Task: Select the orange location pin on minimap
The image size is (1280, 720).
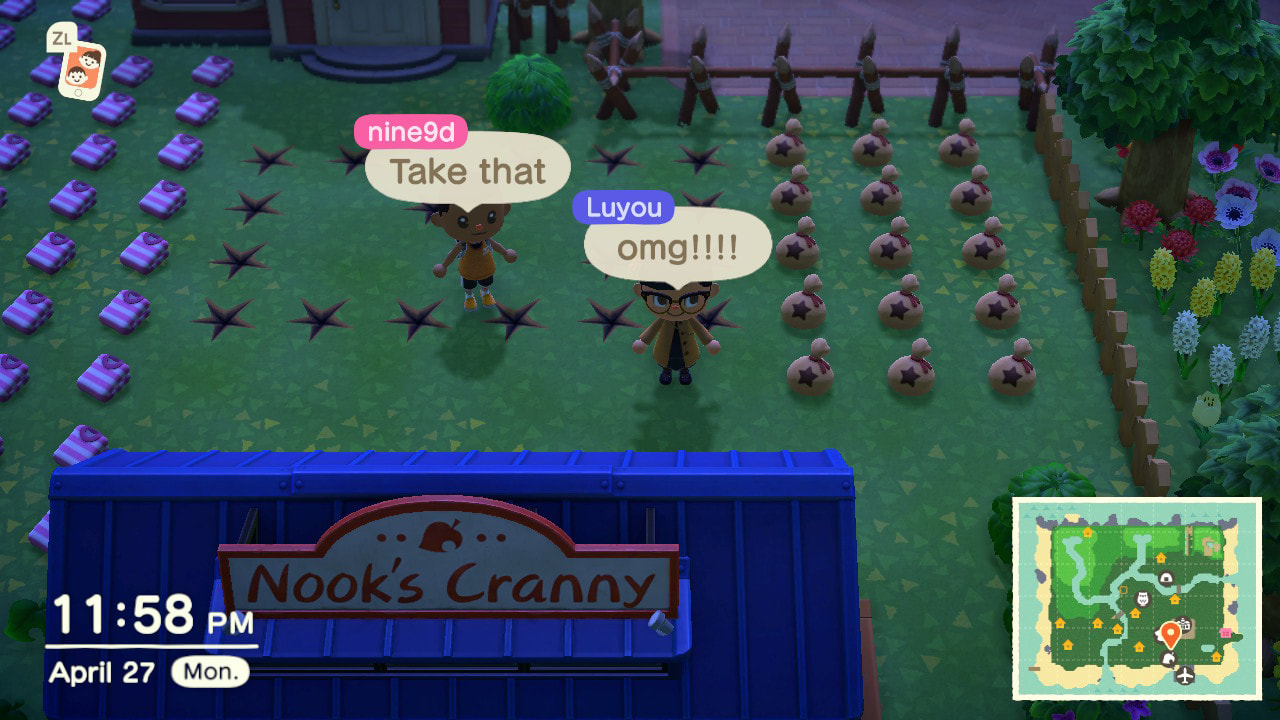Action: (1169, 633)
